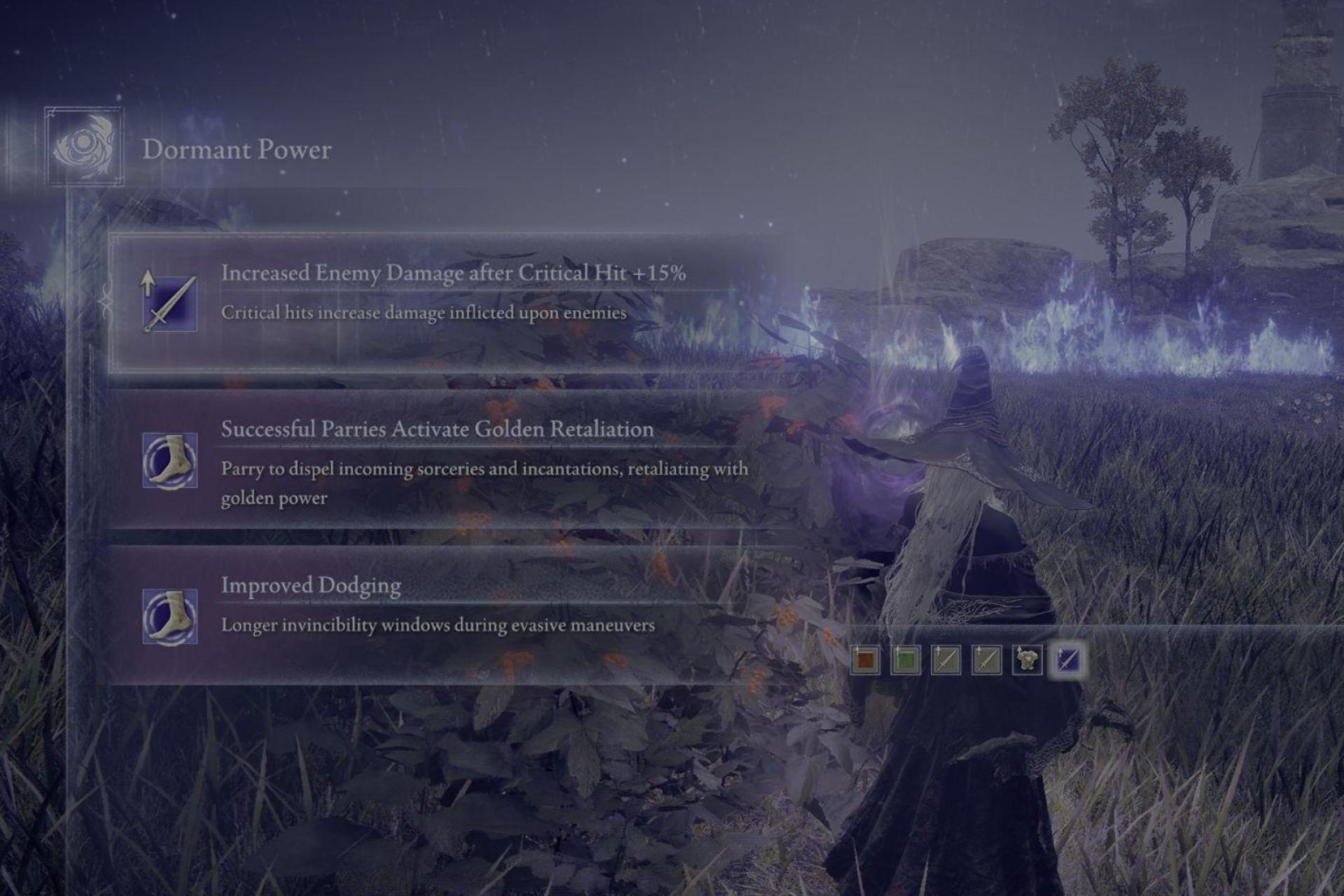Screen dimensions: 1344x896
Task: Click the second gray dagger icon in the hotbar
Action: pos(988,660)
